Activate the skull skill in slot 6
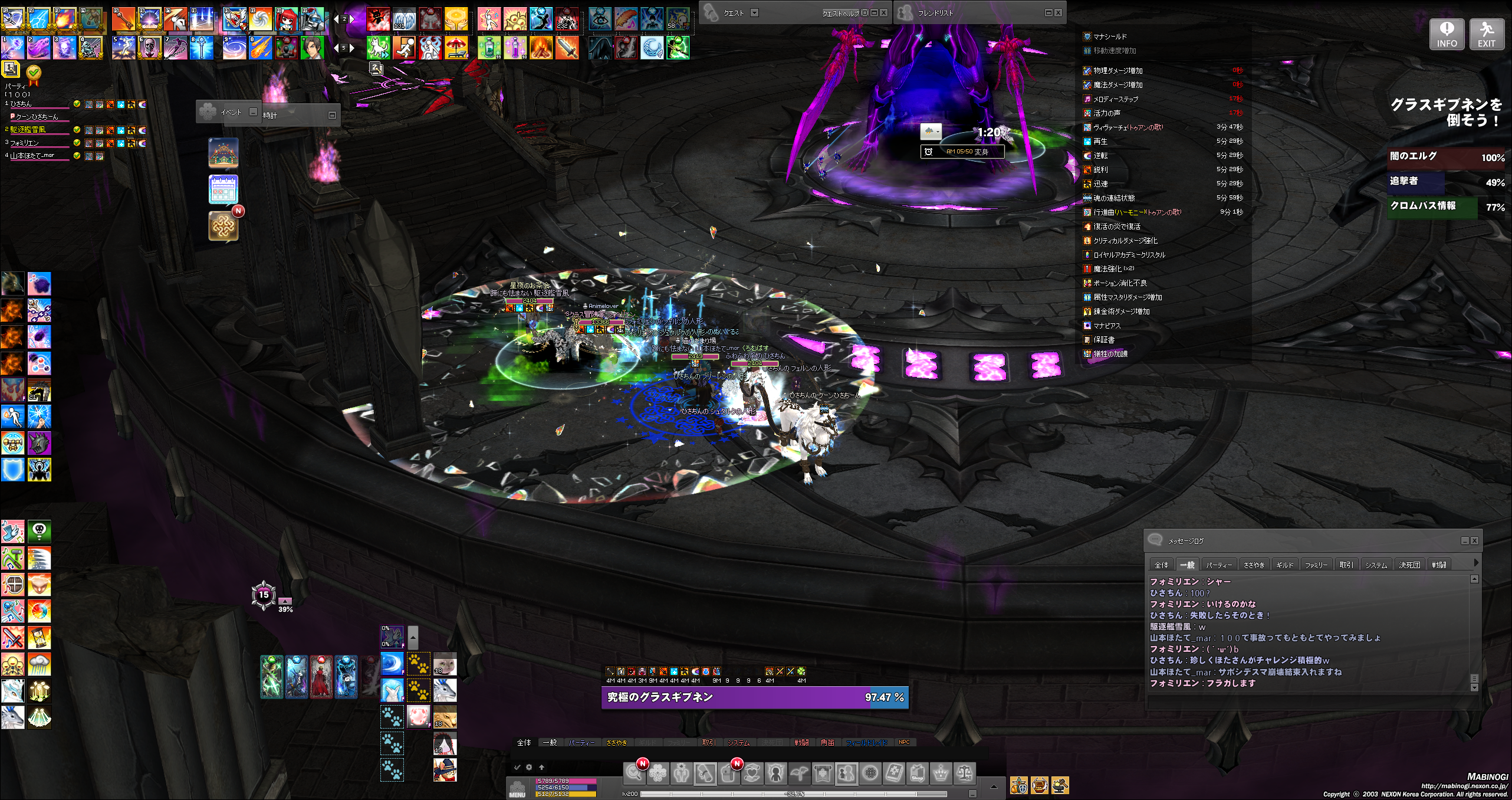The image size is (1512, 800). pos(150,48)
